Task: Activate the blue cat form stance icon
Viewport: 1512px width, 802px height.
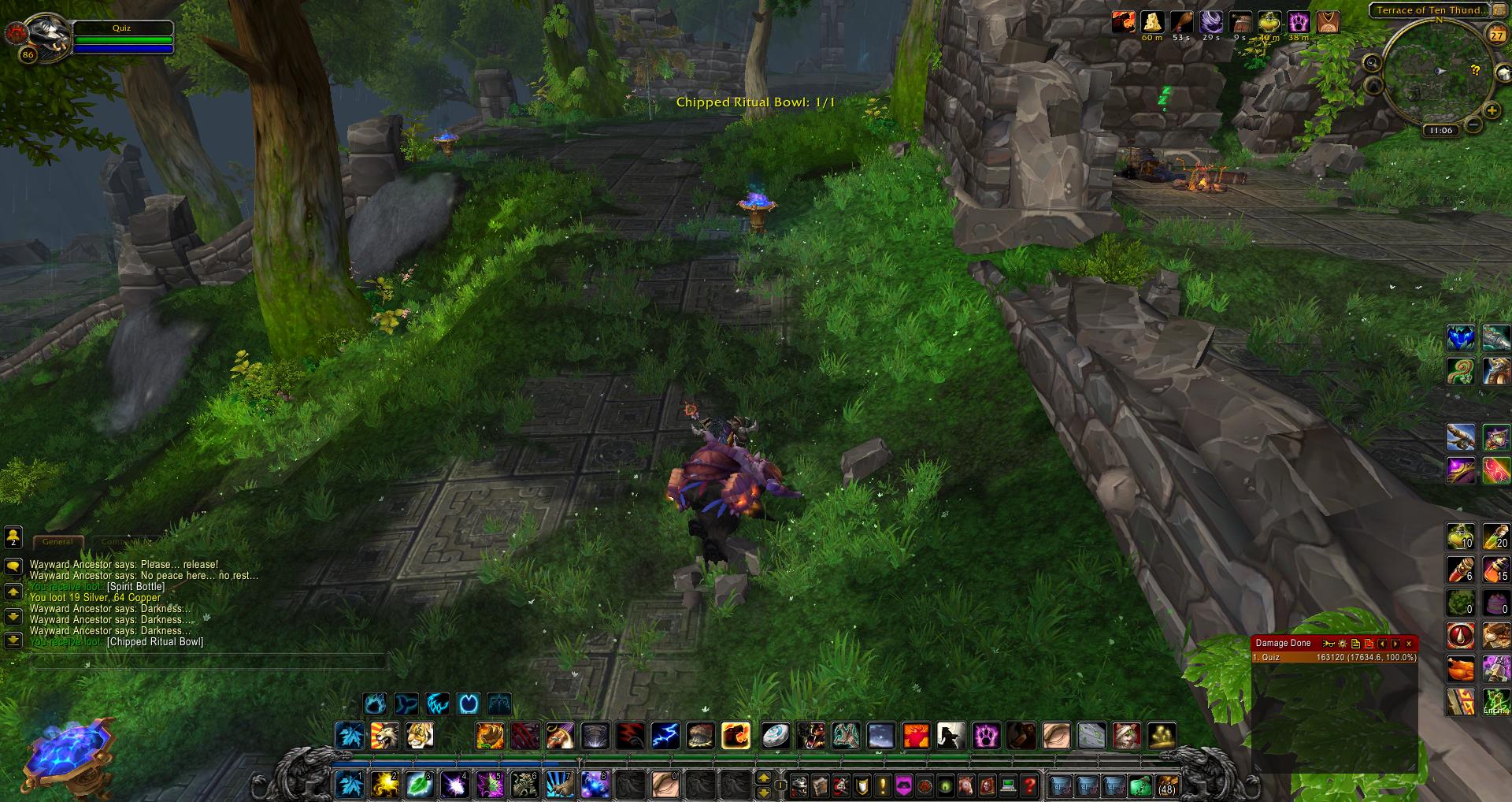Action: pos(374,703)
